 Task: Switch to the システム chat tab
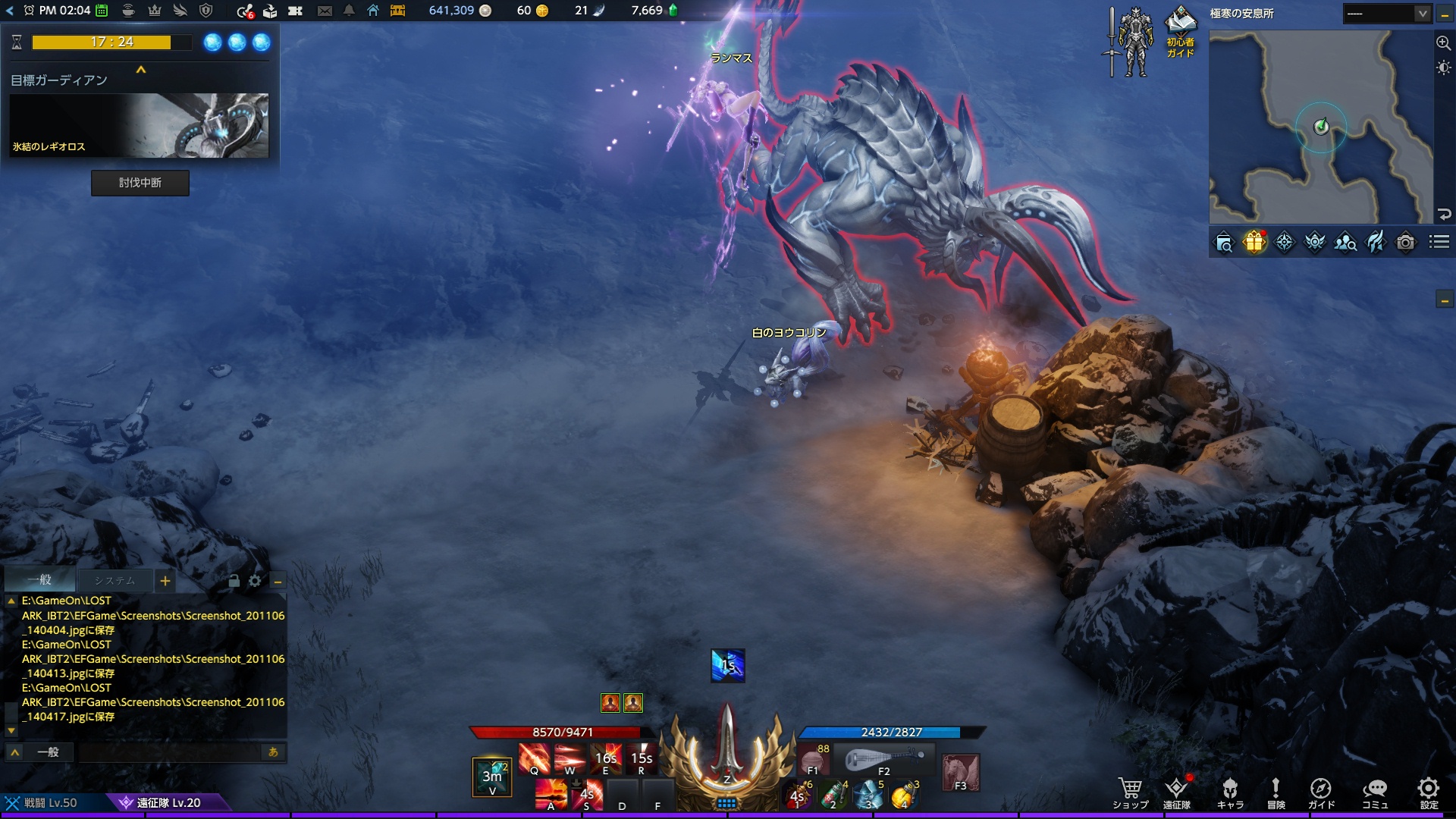click(115, 581)
